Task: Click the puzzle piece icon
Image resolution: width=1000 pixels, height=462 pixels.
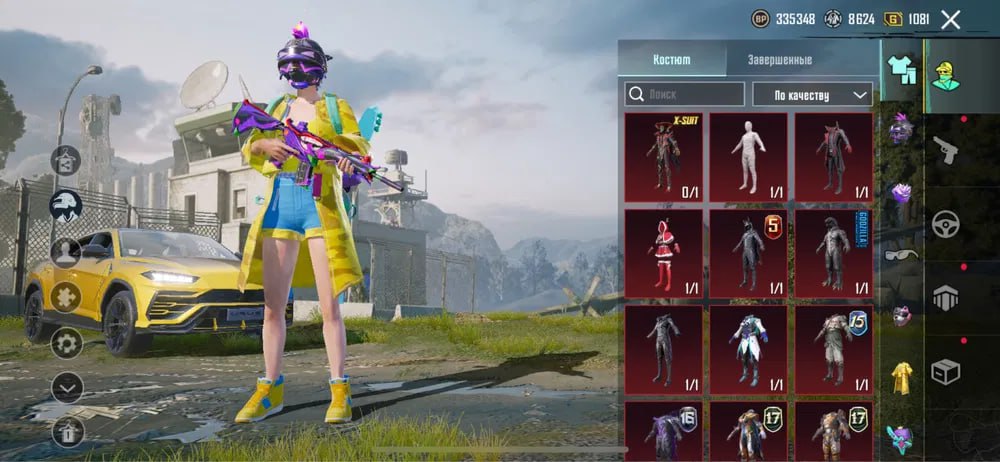Action: point(67,297)
